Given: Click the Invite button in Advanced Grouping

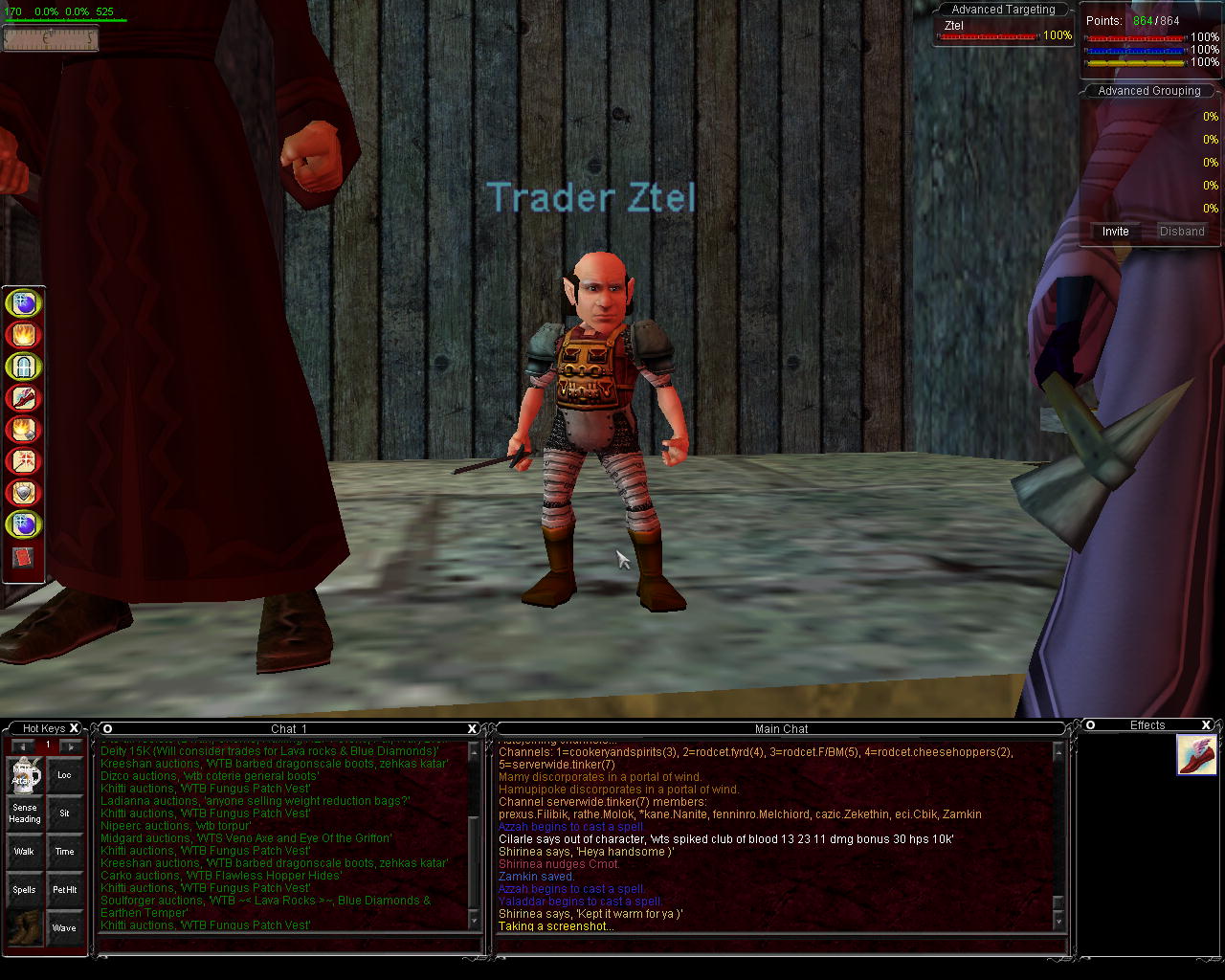Looking at the screenshot, I should click(x=1115, y=232).
